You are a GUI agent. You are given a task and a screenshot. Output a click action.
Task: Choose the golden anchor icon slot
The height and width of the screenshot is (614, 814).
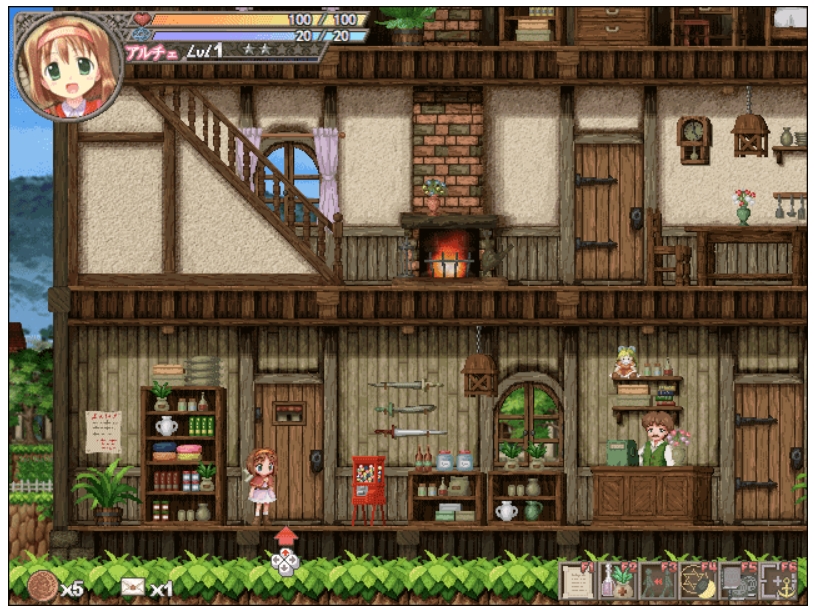779,581
